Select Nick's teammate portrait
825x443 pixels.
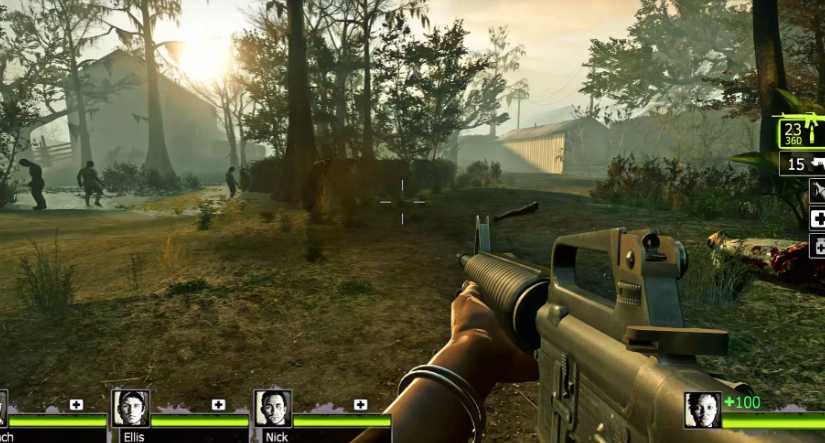(x=272, y=408)
